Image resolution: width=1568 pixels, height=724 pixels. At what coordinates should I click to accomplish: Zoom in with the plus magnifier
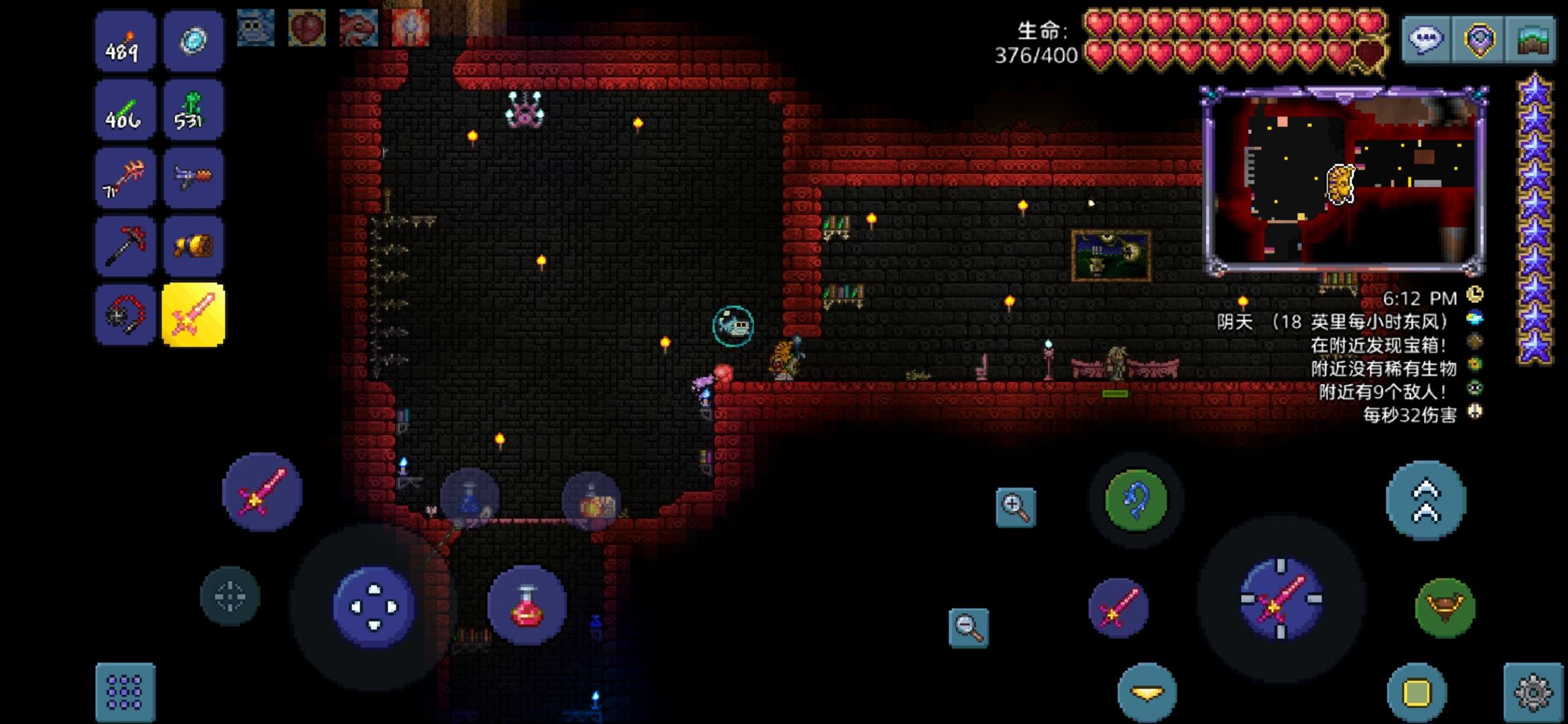(1016, 507)
